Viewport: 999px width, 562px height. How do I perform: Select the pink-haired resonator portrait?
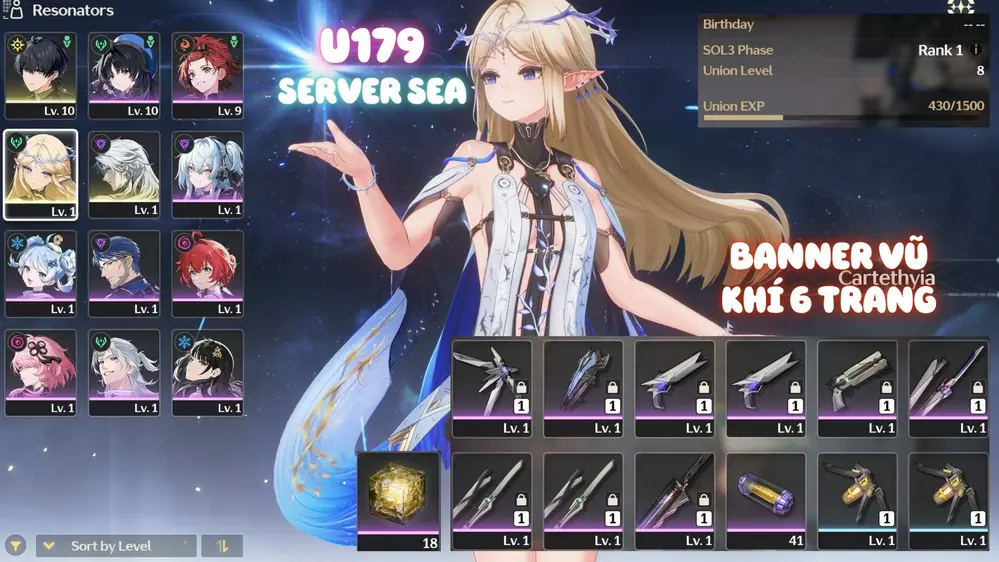click(40, 372)
